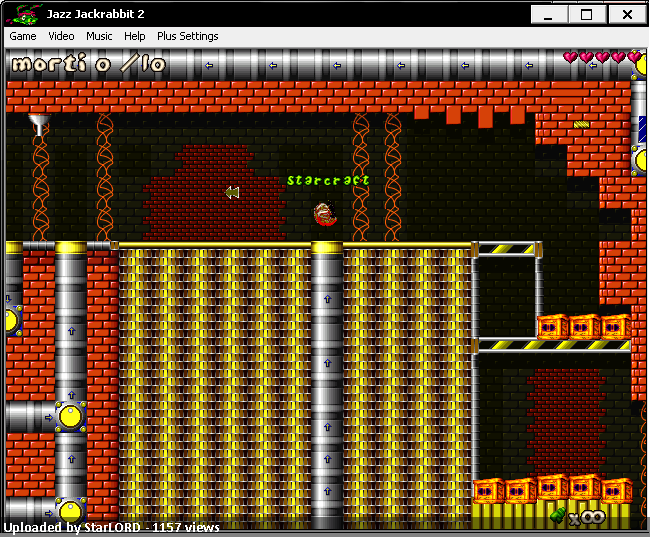Close the Jazz Jackrabbit 2 window
The height and width of the screenshot is (537, 650).
627,14
